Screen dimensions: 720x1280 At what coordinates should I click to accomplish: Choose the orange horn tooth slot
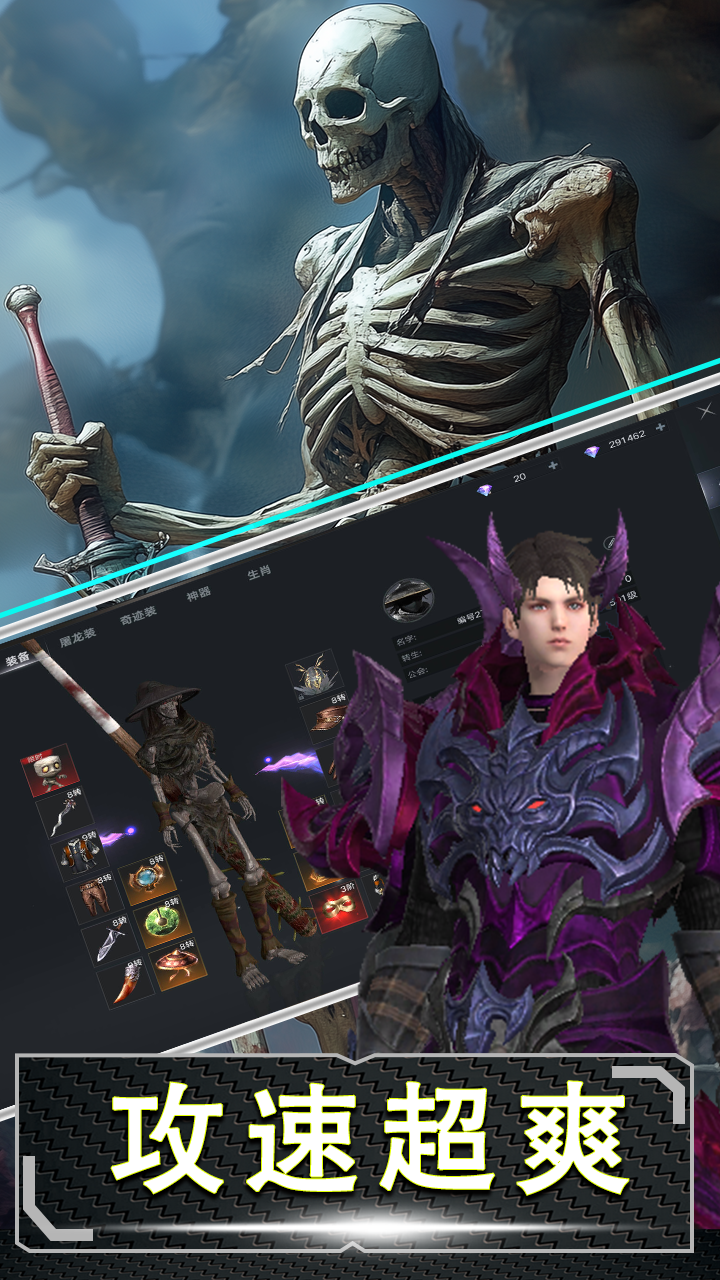[124, 982]
